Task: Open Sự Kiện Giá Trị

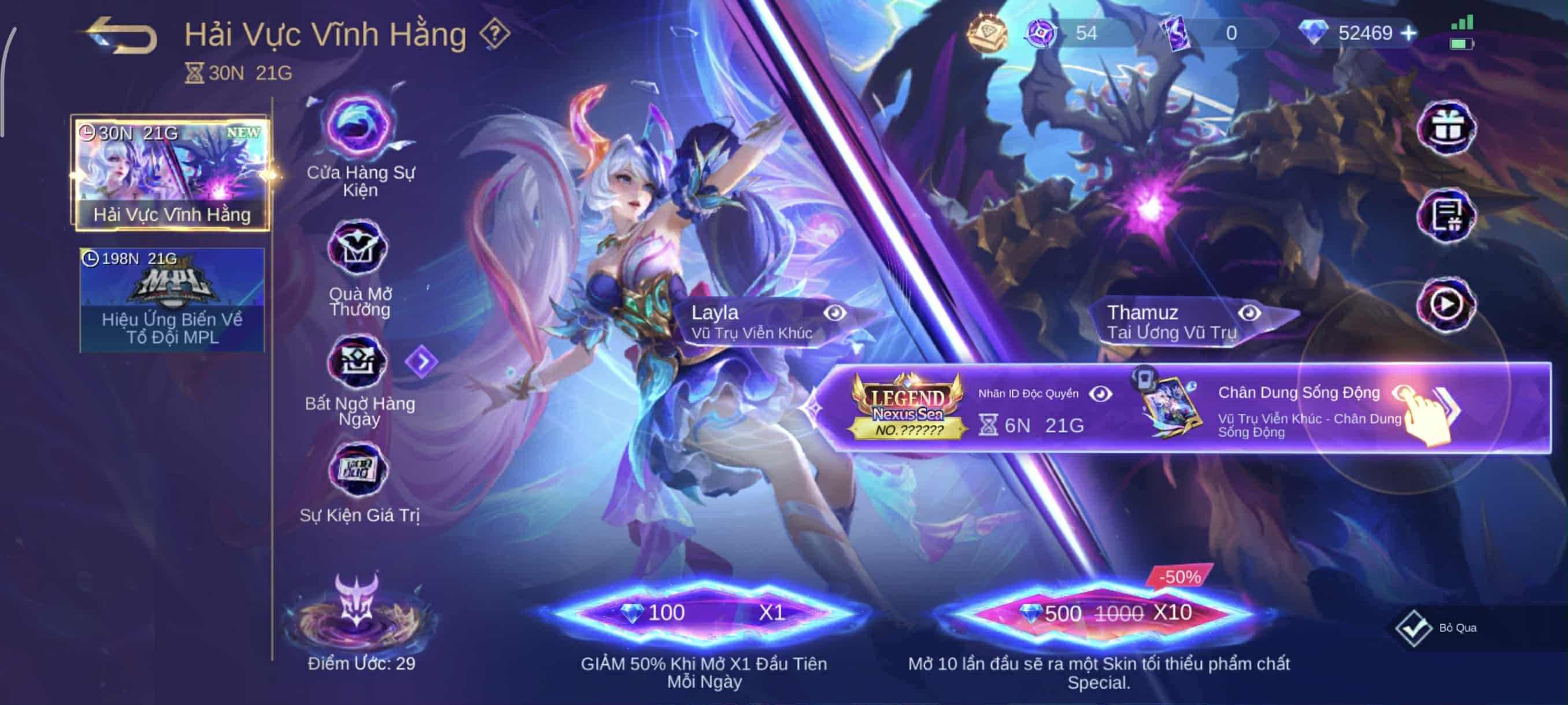Action: pos(358,470)
